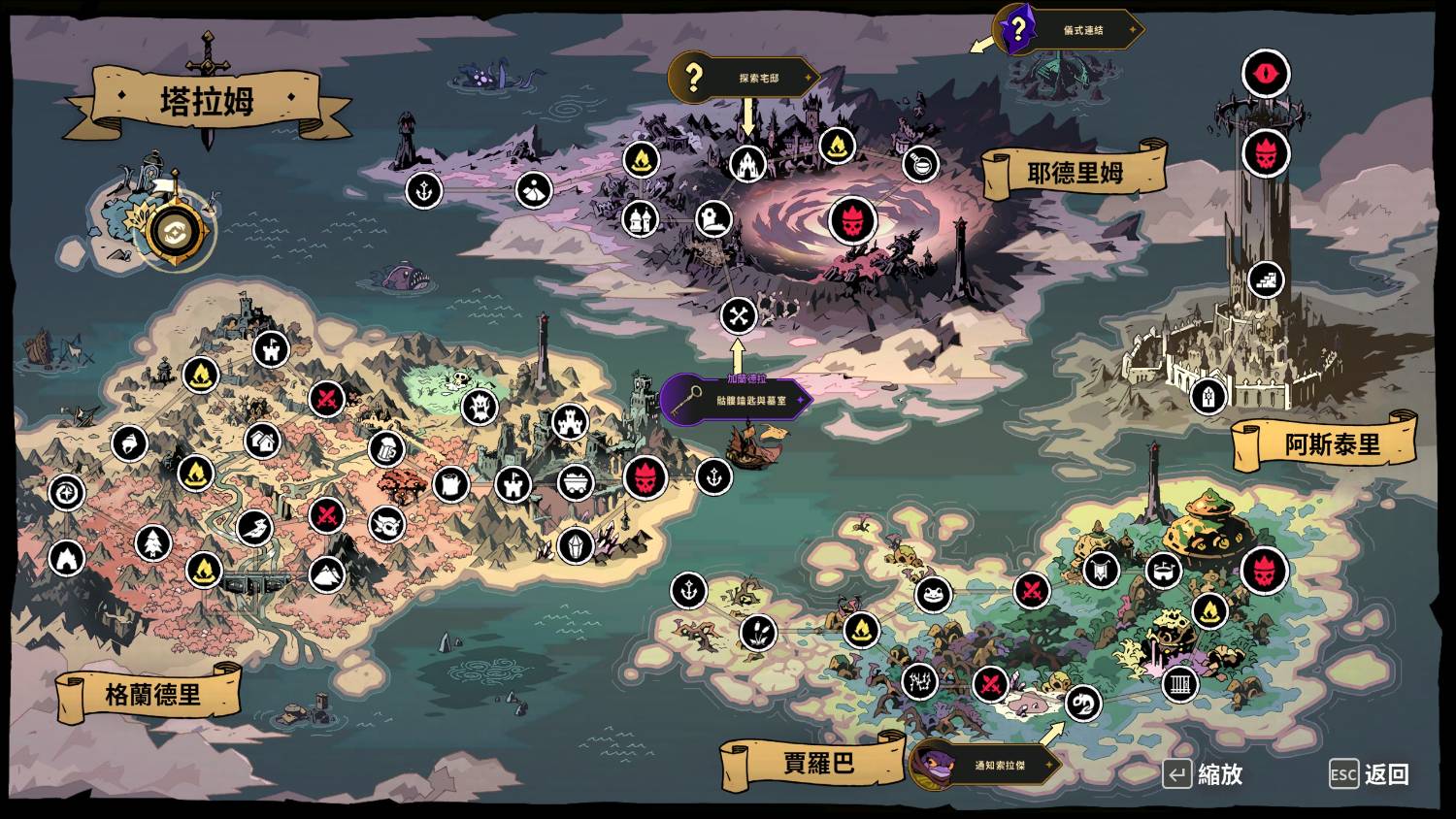Screen dimensions: 1456x819
Task: Open the cattail reeds map marker
Action: [x=758, y=633]
